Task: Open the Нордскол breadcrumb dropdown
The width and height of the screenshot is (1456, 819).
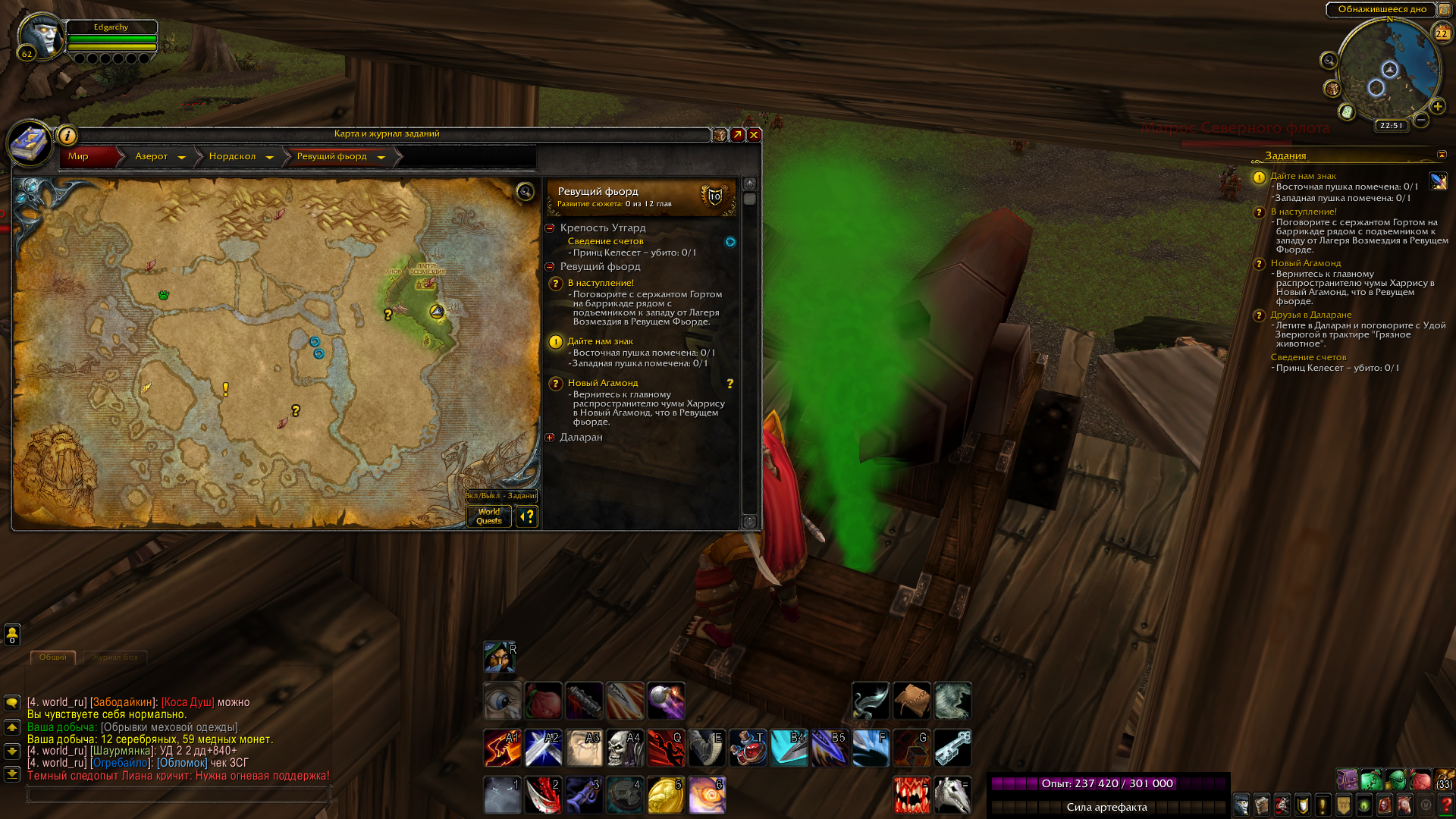Action: point(269,157)
